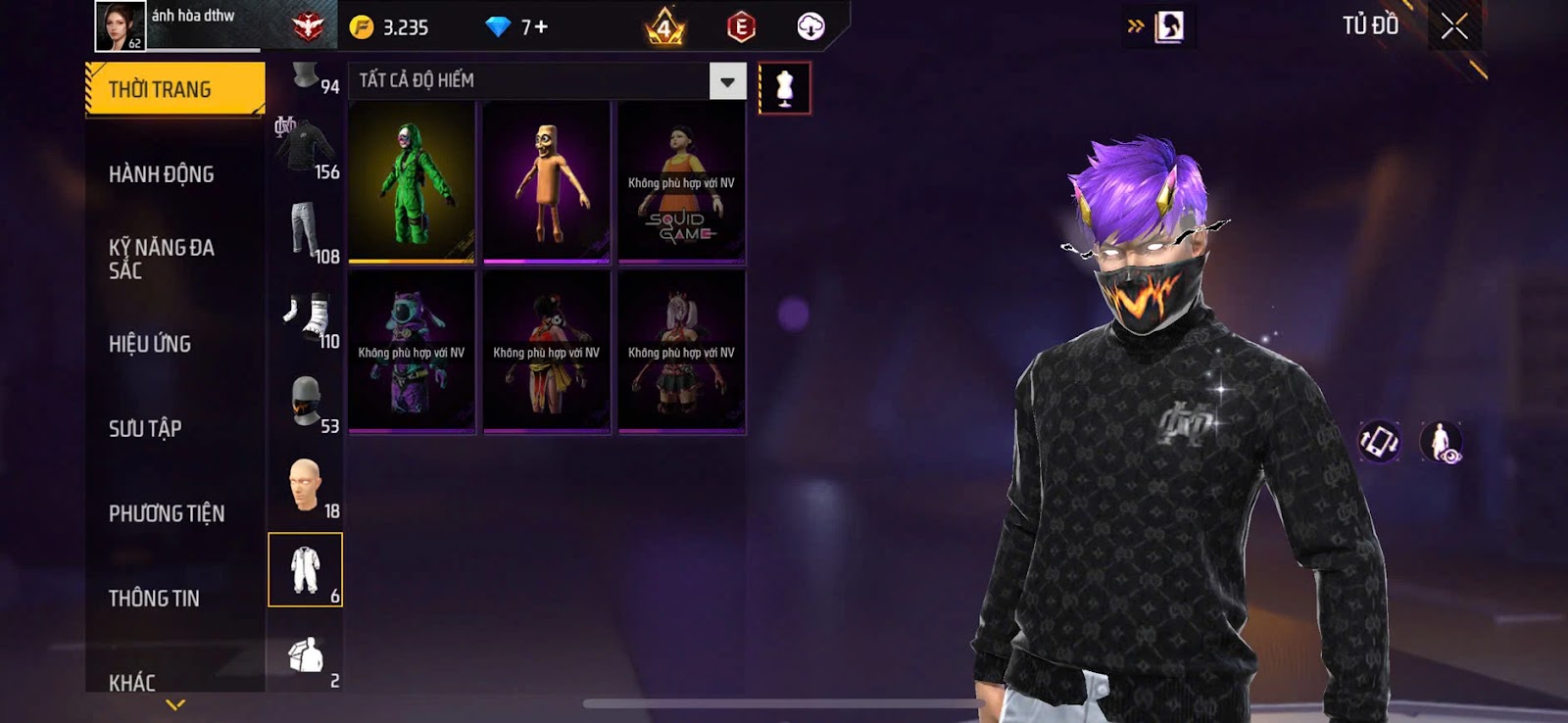Open the Tất Cả Độ Hiếm rarity dropdown
The image size is (1568, 723).
coord(727,82)
